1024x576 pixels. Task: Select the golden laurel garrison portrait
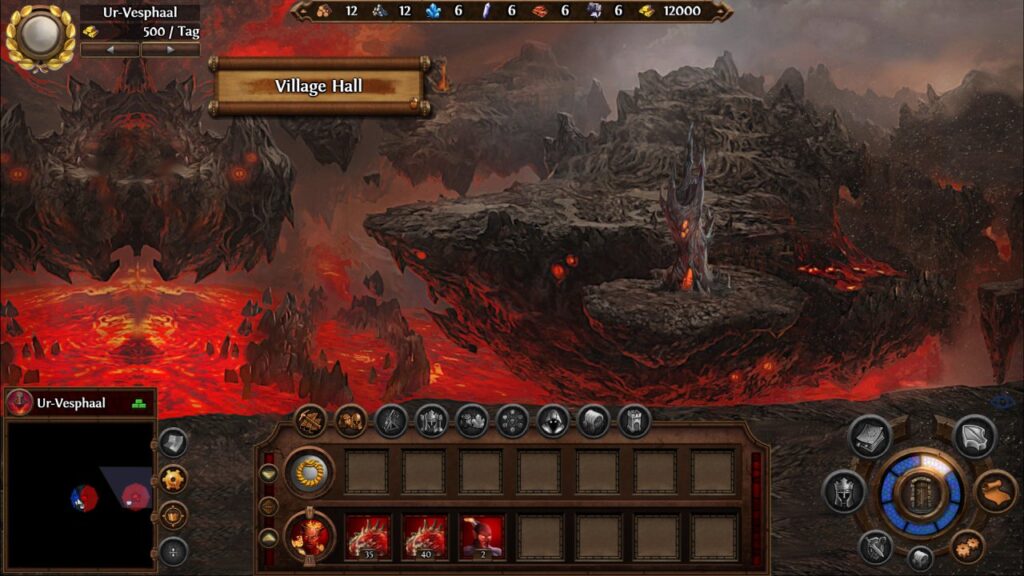click(309, 471)
